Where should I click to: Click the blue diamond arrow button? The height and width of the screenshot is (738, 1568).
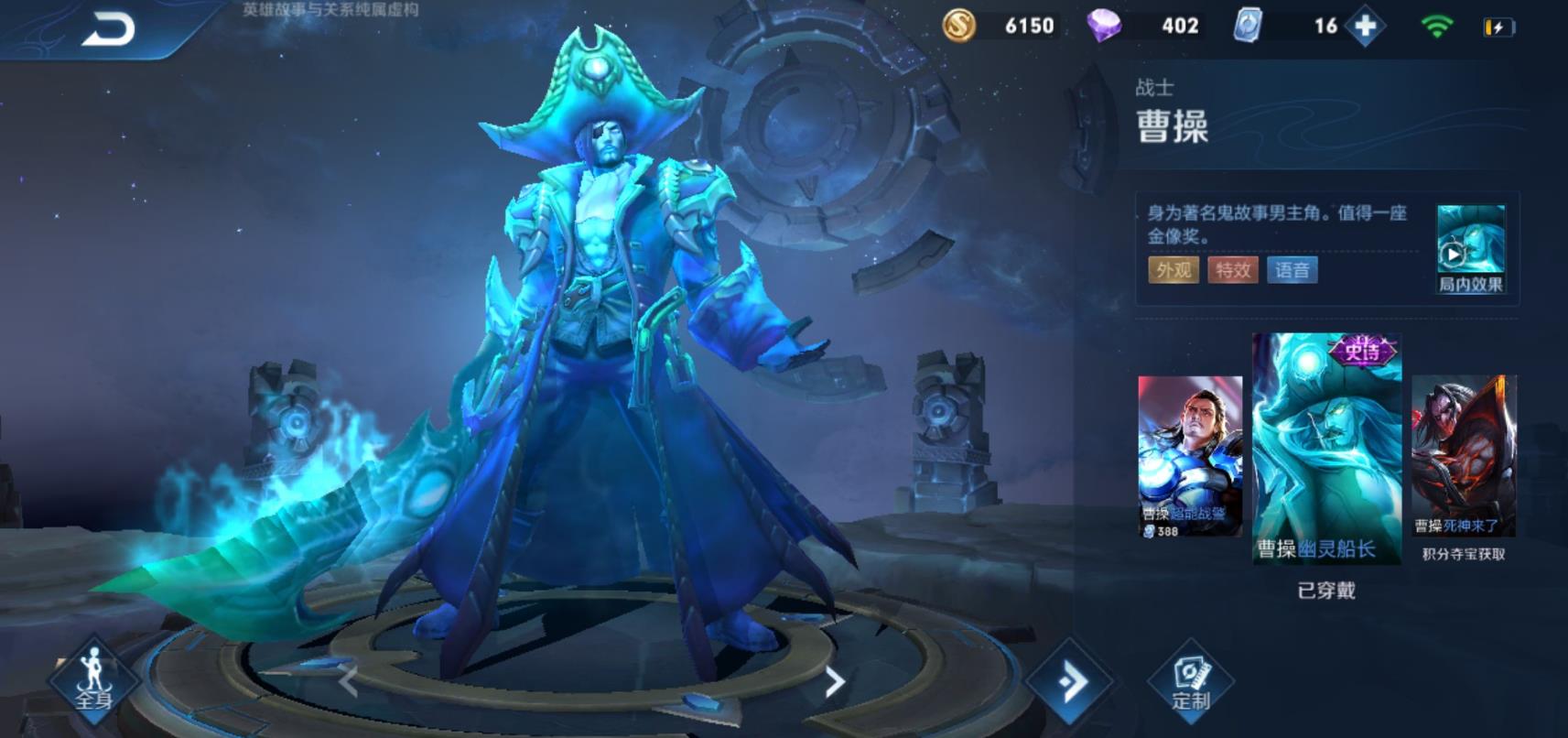1069,681
